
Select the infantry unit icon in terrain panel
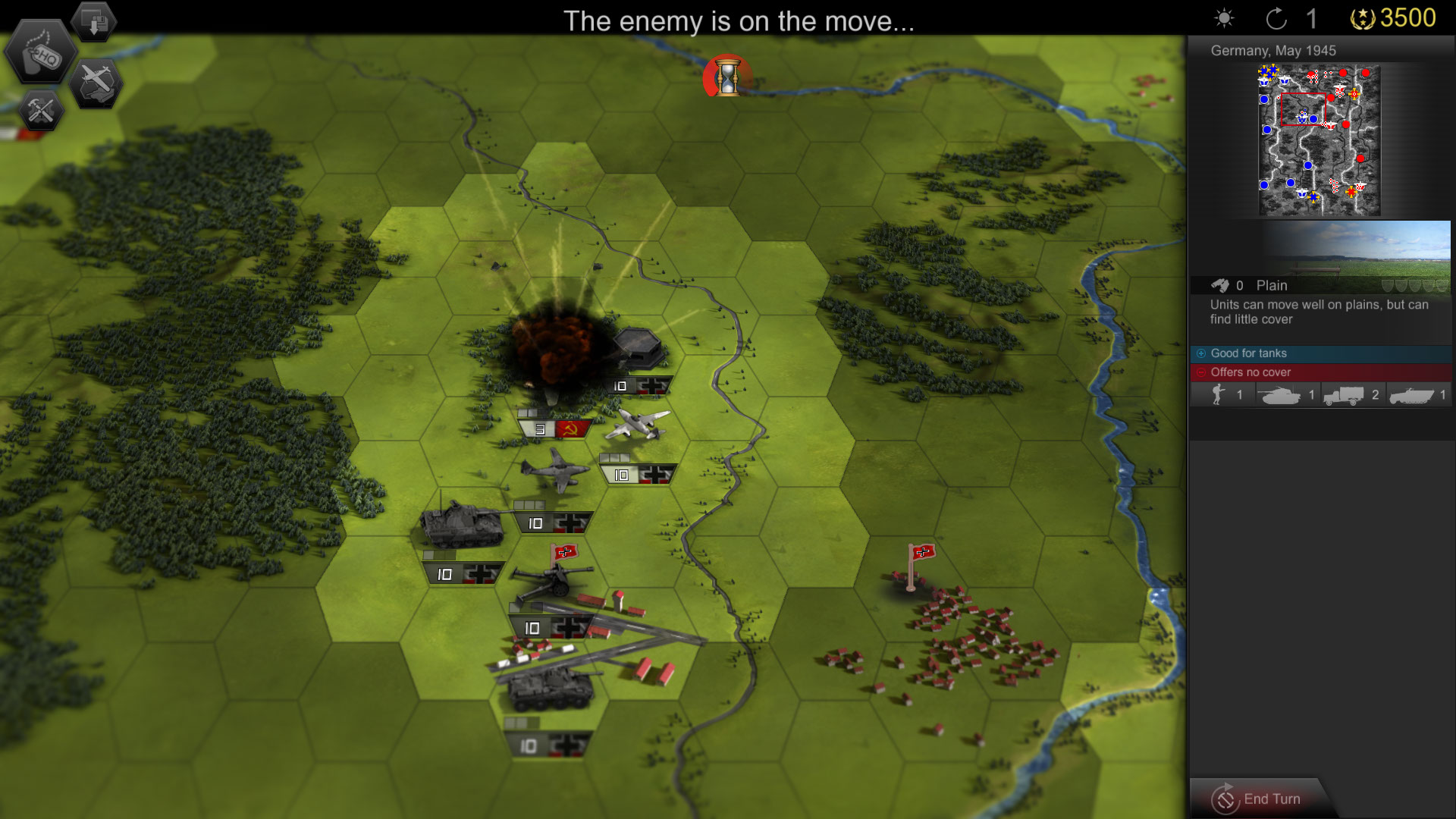click(1219, 394)
